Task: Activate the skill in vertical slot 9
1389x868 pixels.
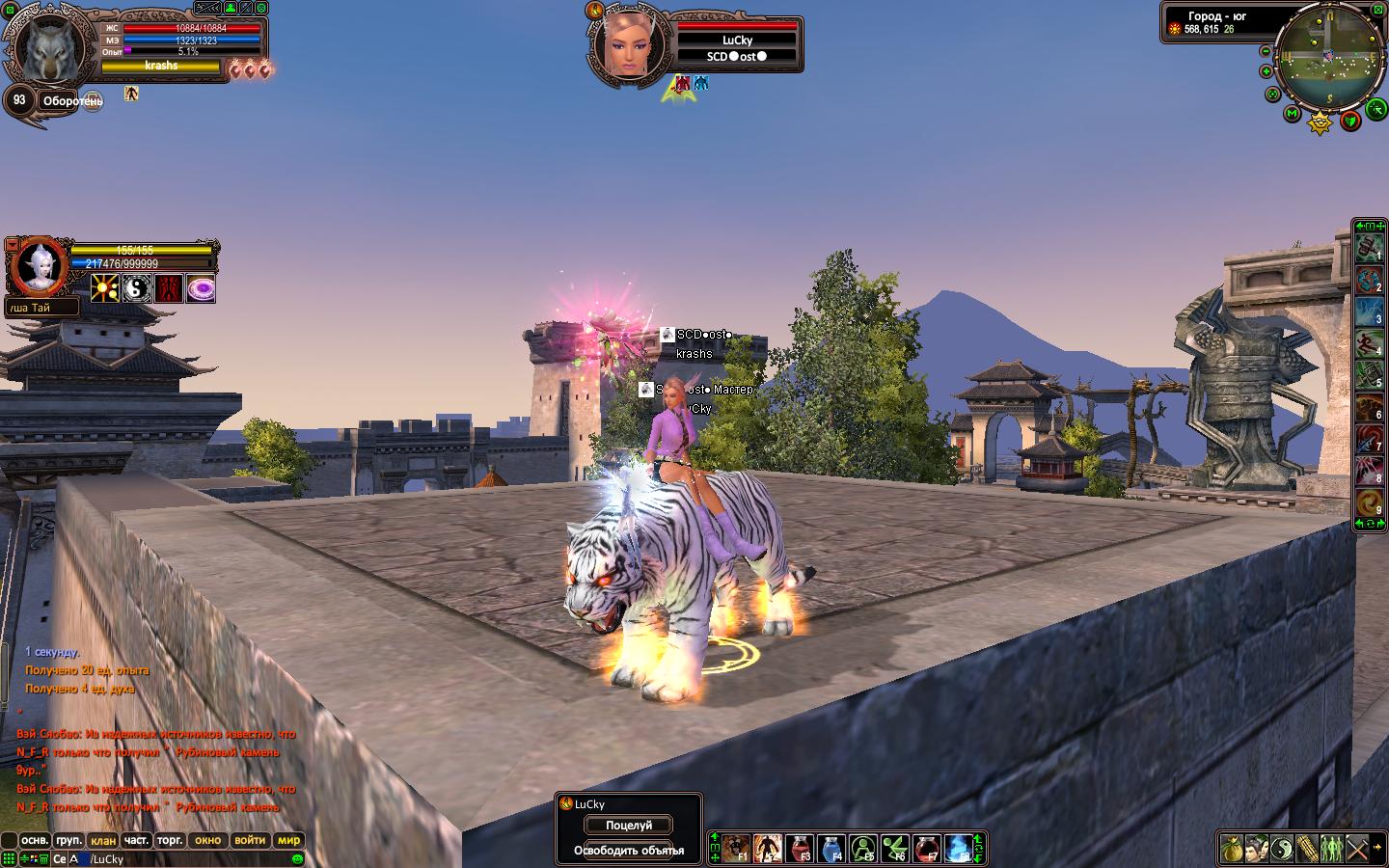Action: click(1369, 502)
